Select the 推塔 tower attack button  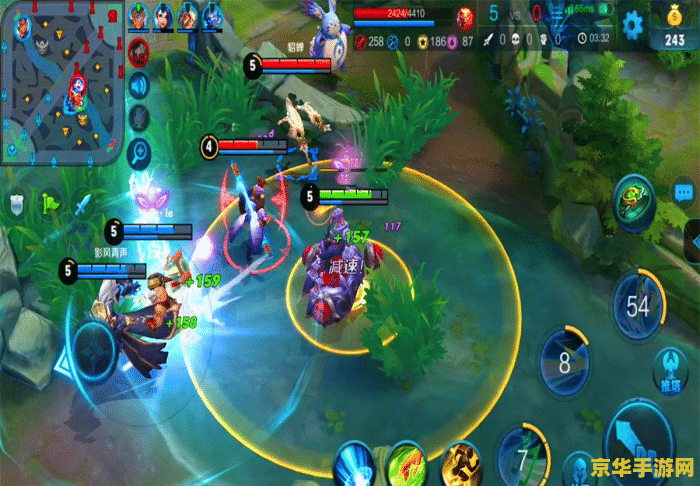pyautogui.click(x=669, y=368)
